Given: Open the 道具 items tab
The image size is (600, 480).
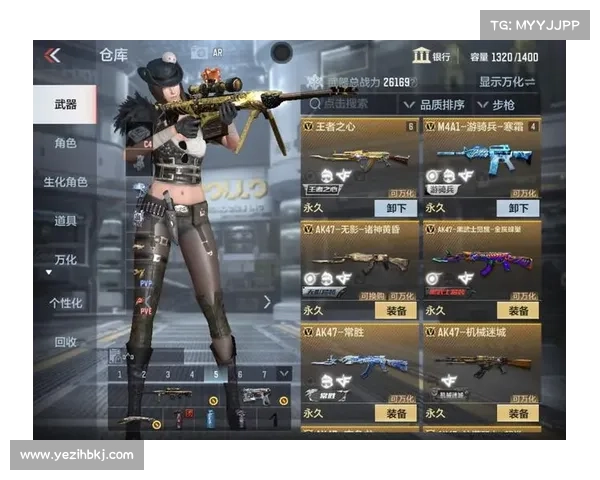Looking at the screenshot, I should click(x=65, y=220).
